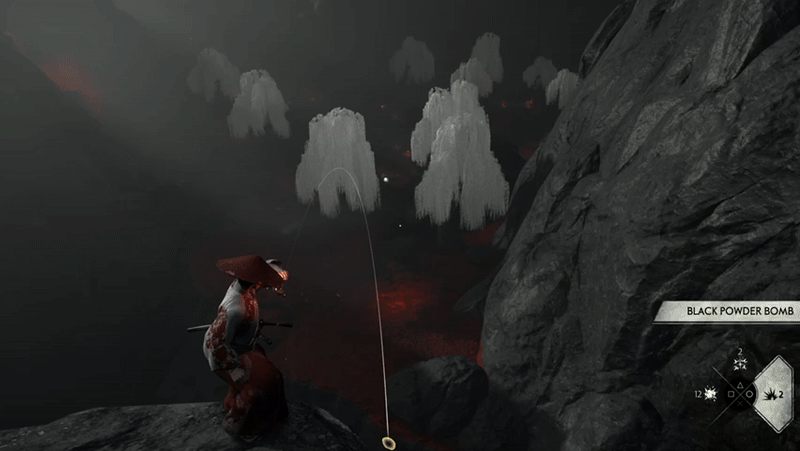
Task: Select the highlighted black powder bomb slot
Action: 772,396
